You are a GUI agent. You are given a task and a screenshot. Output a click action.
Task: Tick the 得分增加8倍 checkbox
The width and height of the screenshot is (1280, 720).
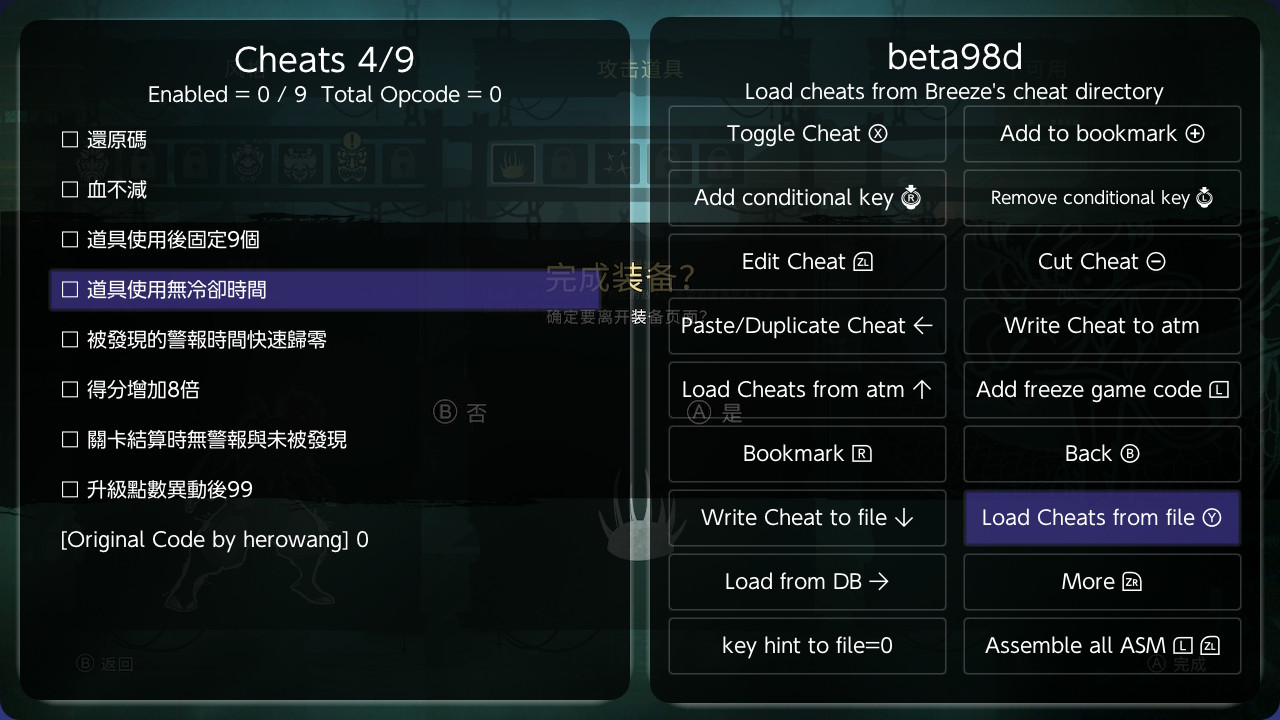tap(69, 390)
